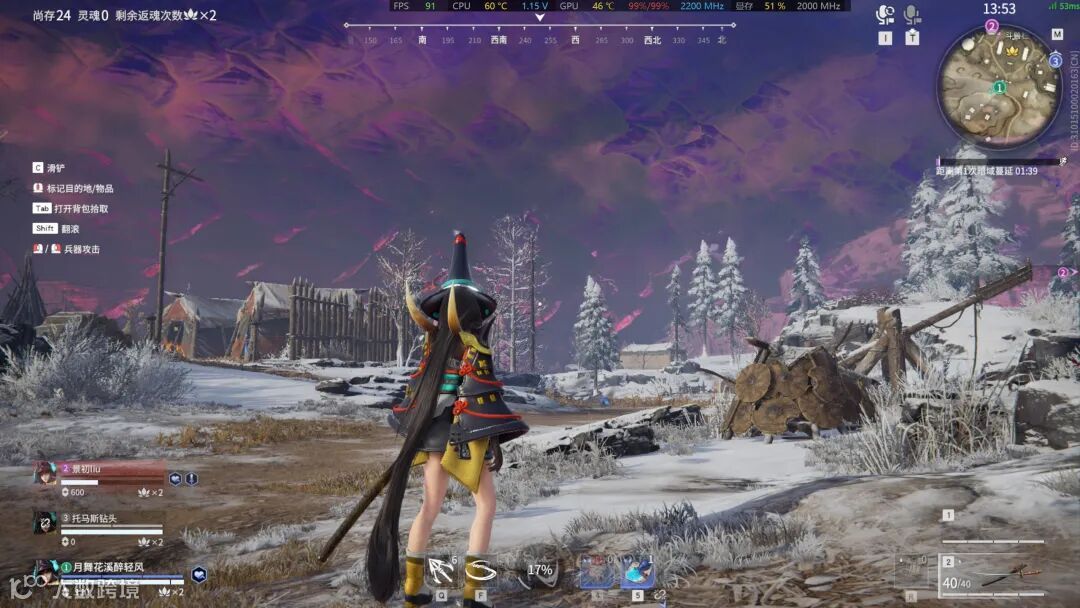Click the FPS hardware monitor overlay
This screenshot has height=608, width=1080.
pos(620,6)
